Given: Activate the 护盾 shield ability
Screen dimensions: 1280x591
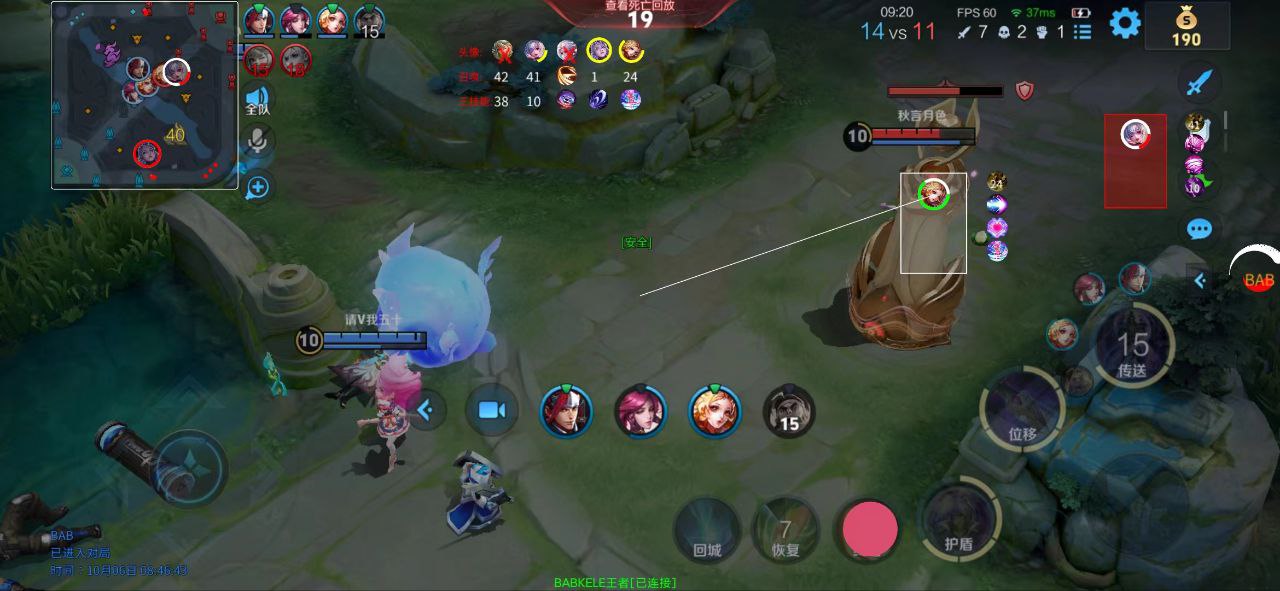Looking at the screenshot, I should (959, 518).
